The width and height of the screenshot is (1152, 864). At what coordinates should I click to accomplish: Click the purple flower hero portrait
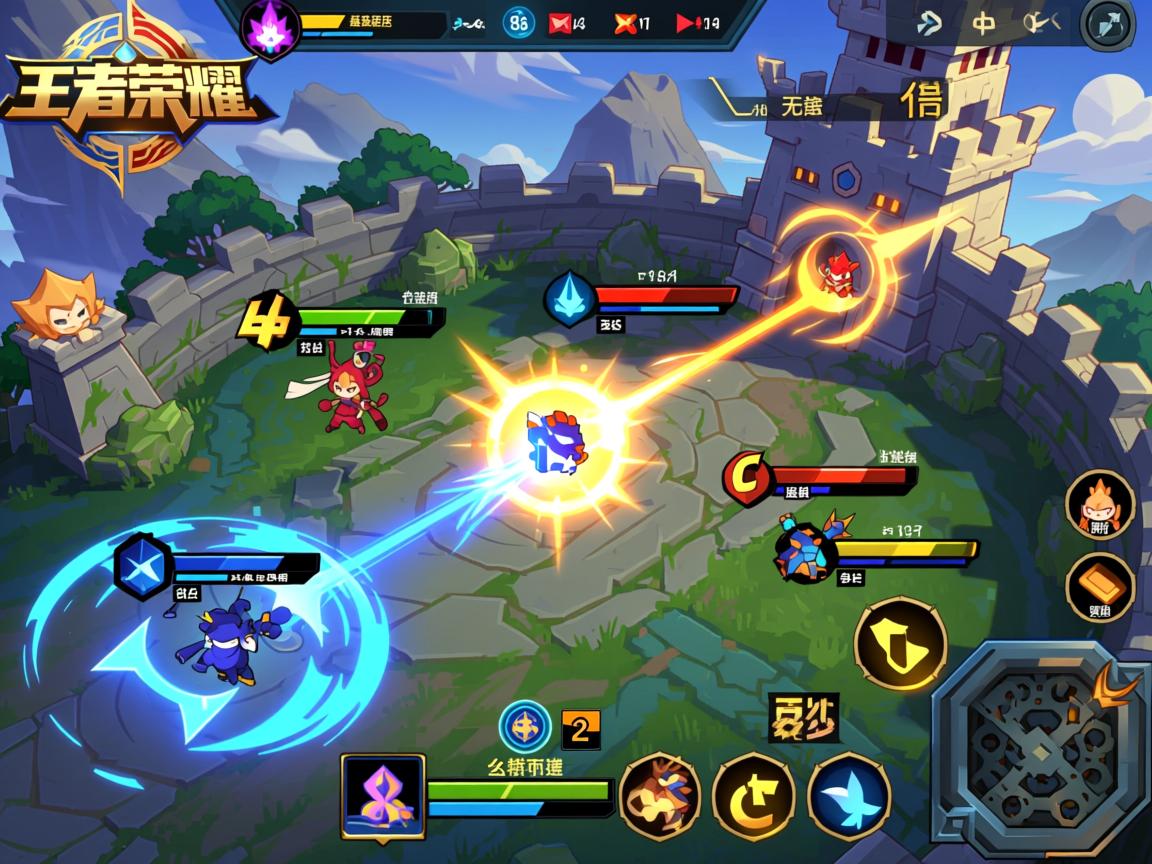tap(383, 796)
